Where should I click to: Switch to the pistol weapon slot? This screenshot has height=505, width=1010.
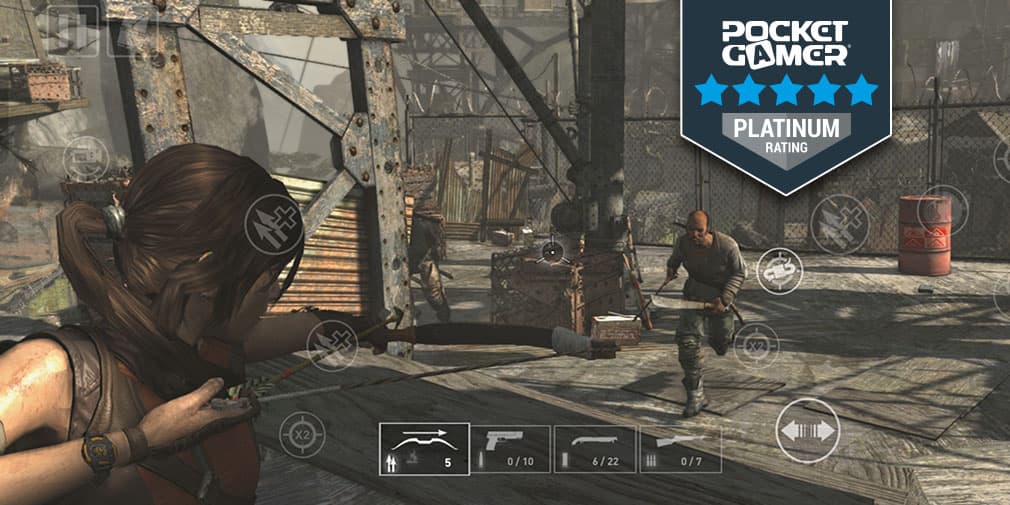pos(510,448)
